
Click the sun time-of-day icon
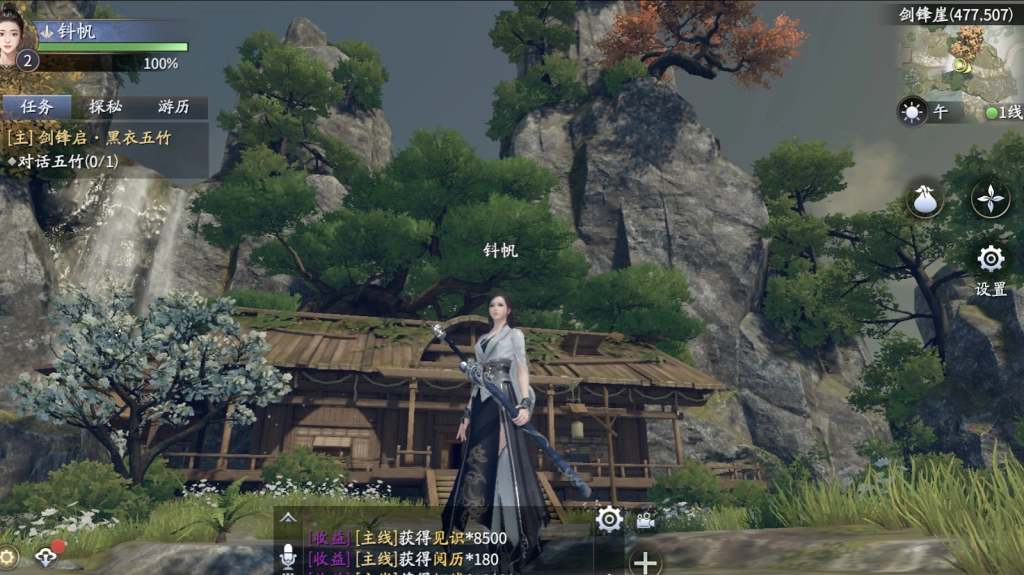pos(912,112)
